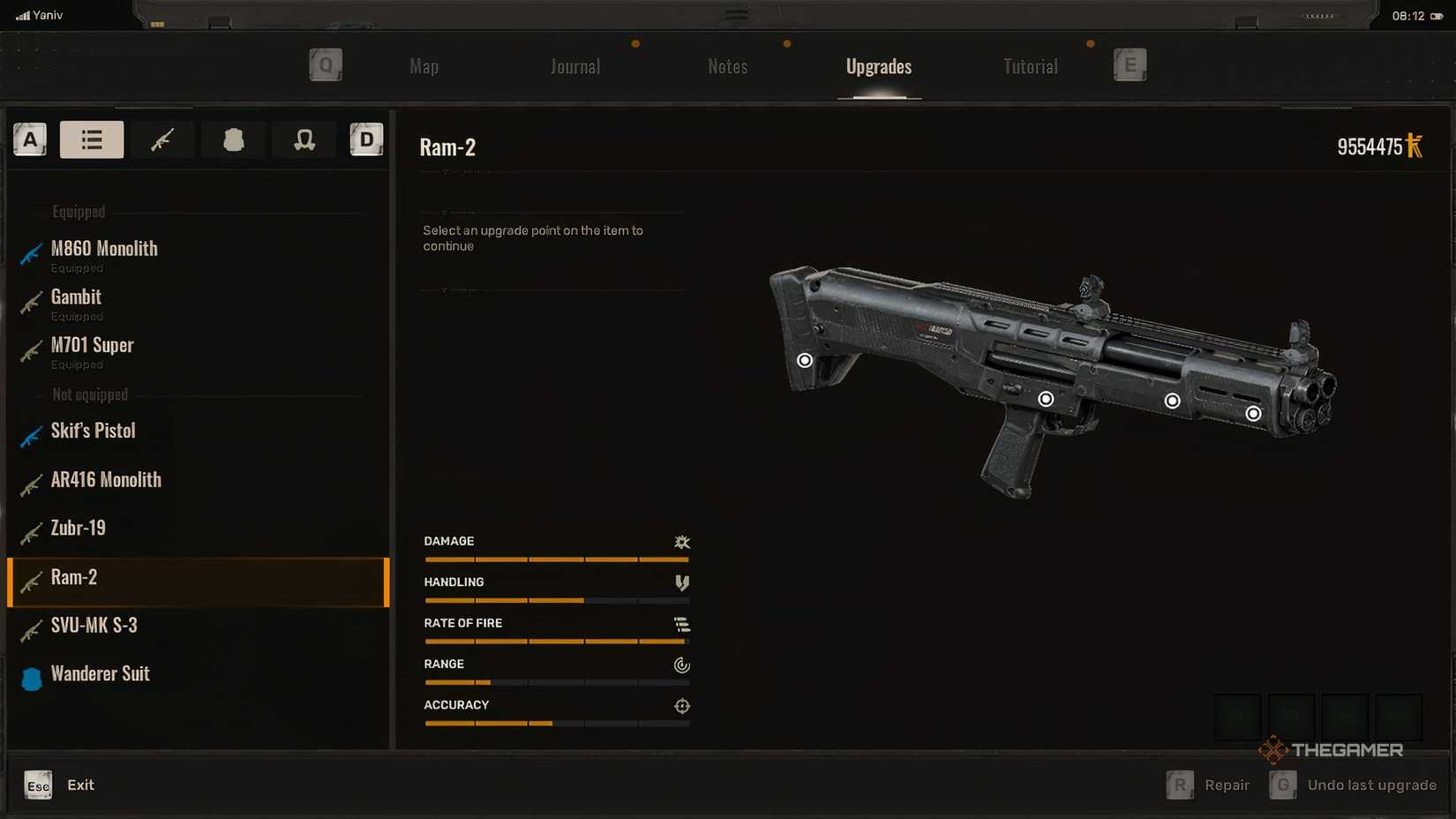Choose the Zubr-19 weapon
The height and width of the screenshot is (819, 1456).
tap(78, 529)
